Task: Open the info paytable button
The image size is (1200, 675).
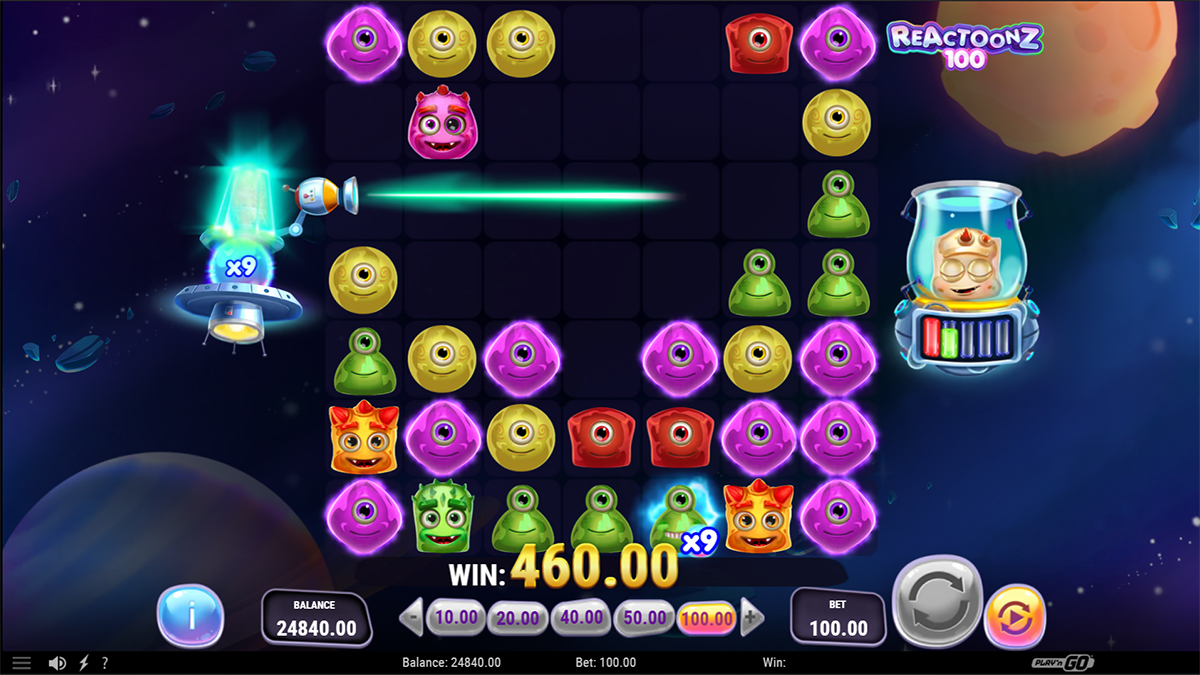Action: [x=190, y=615]
